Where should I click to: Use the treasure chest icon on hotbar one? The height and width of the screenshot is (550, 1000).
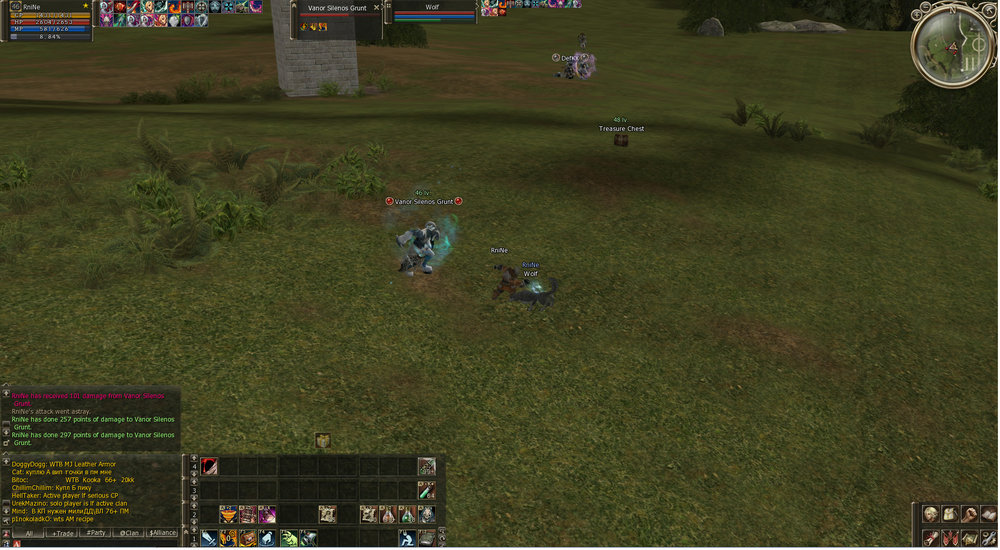coord(248,539)
